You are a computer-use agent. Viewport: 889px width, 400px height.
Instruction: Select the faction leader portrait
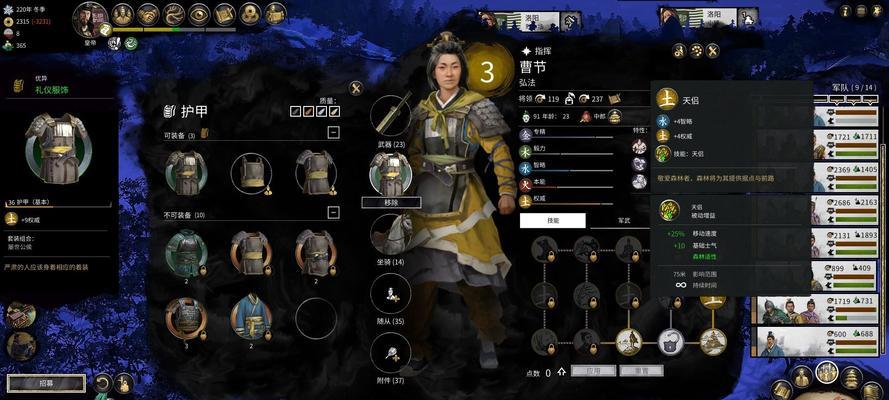[90, 17]
